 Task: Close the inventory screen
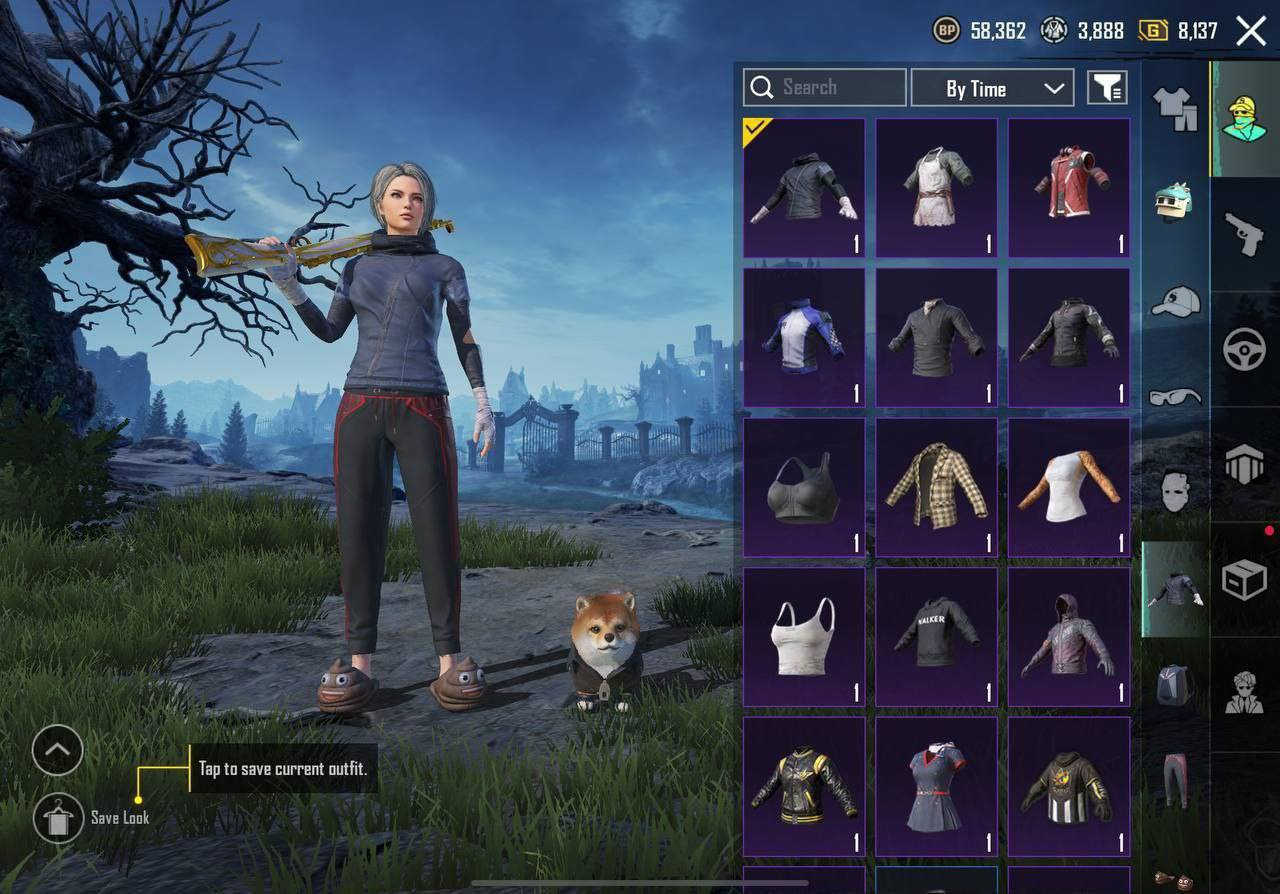(x=1251, y=31)
